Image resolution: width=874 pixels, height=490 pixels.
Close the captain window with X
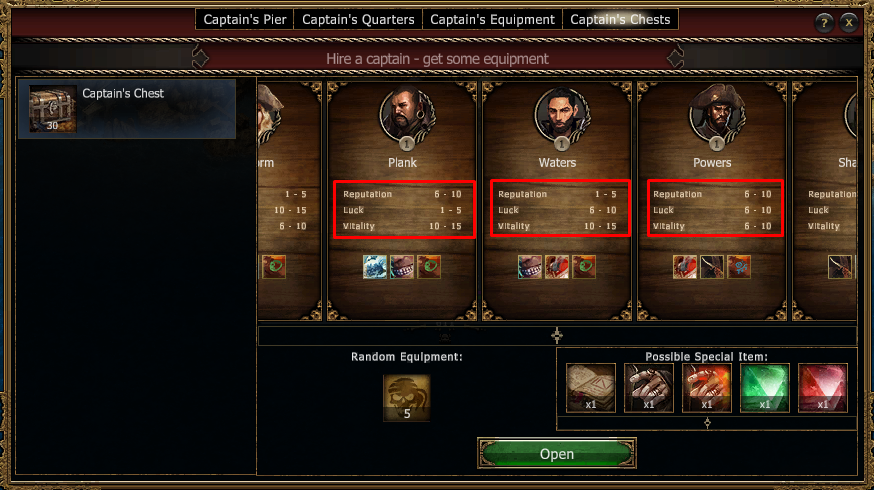(849, 23)
